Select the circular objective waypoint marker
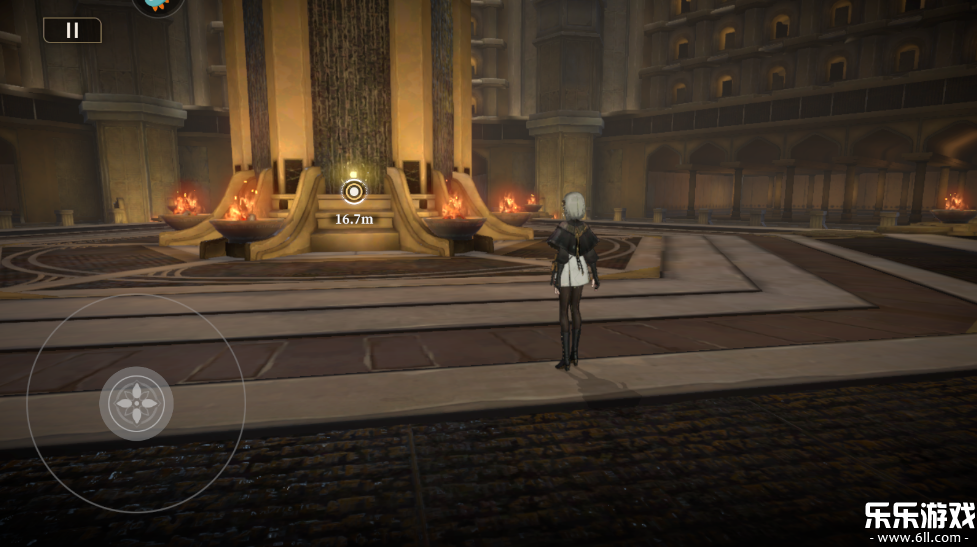 tap(353, 192)
